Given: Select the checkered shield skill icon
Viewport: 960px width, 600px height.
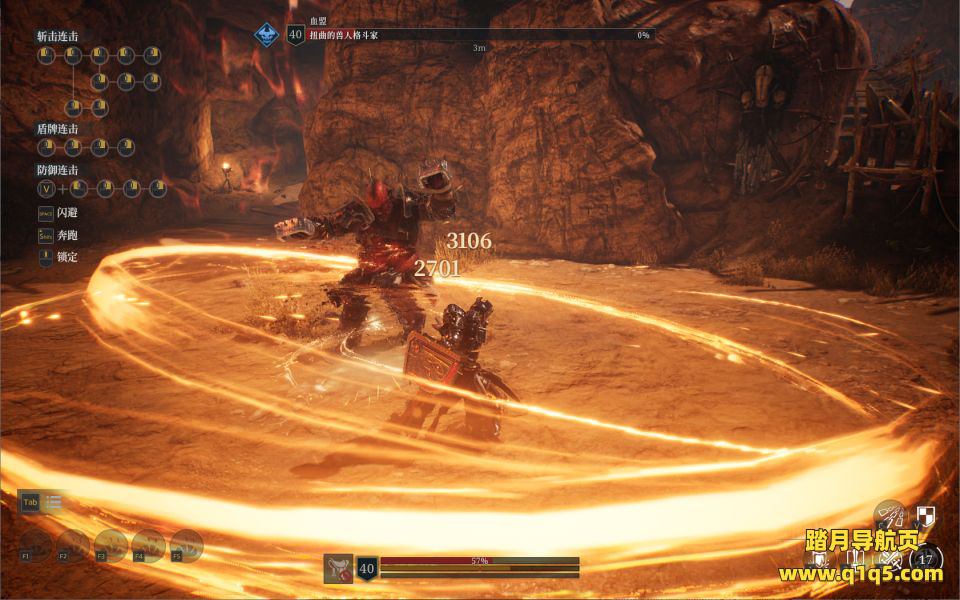Looking at the screenshot, I should point(926,516).
